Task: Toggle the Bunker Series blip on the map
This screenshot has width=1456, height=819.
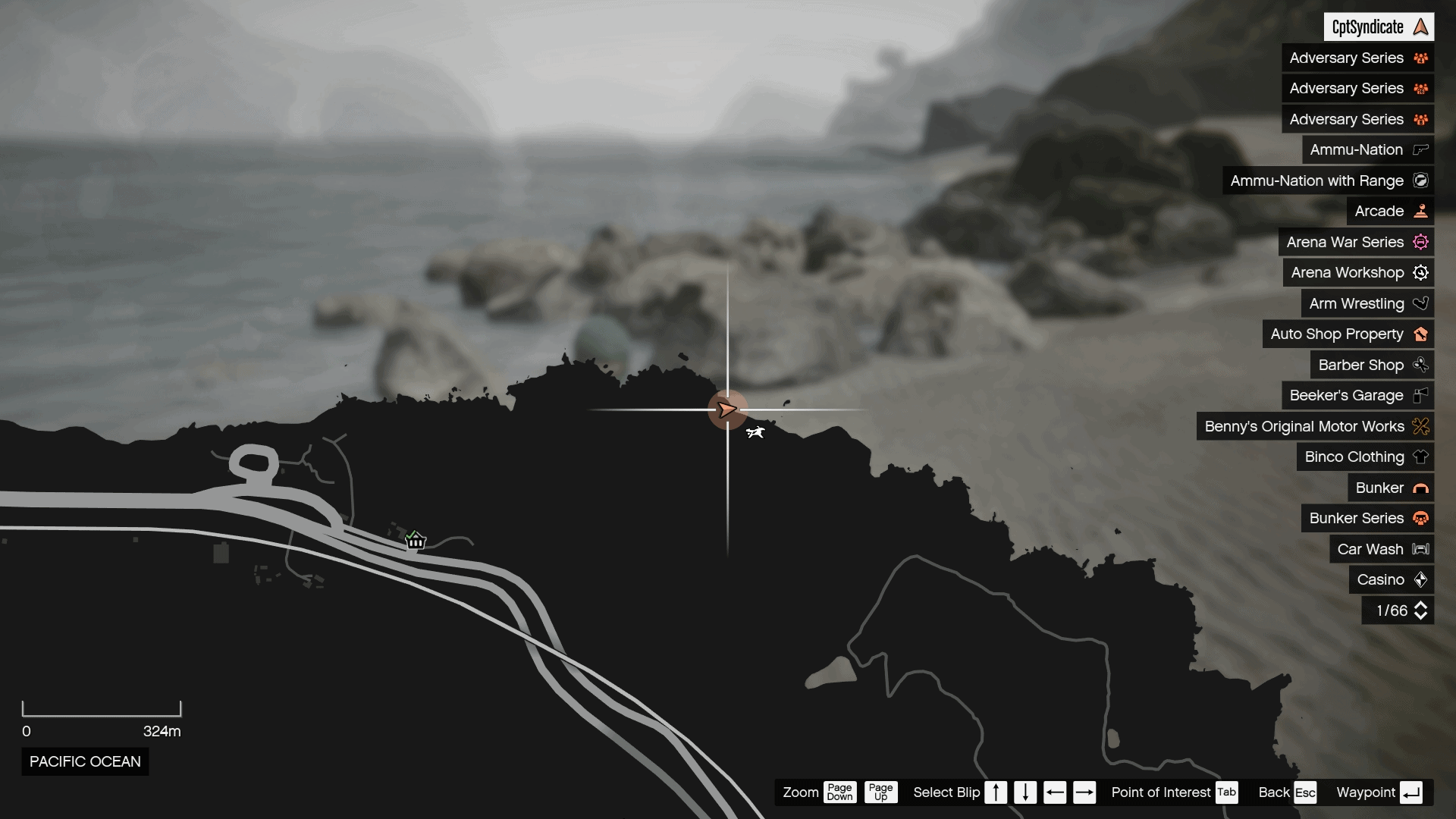Action: [x=1420, y=519]
